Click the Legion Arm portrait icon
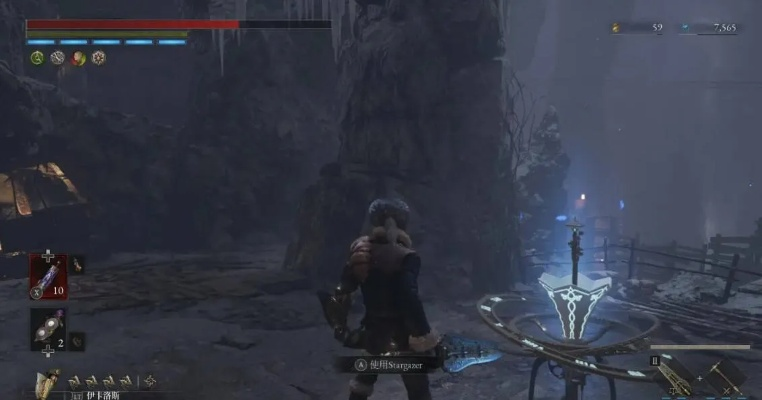 [x=47, y=382]
